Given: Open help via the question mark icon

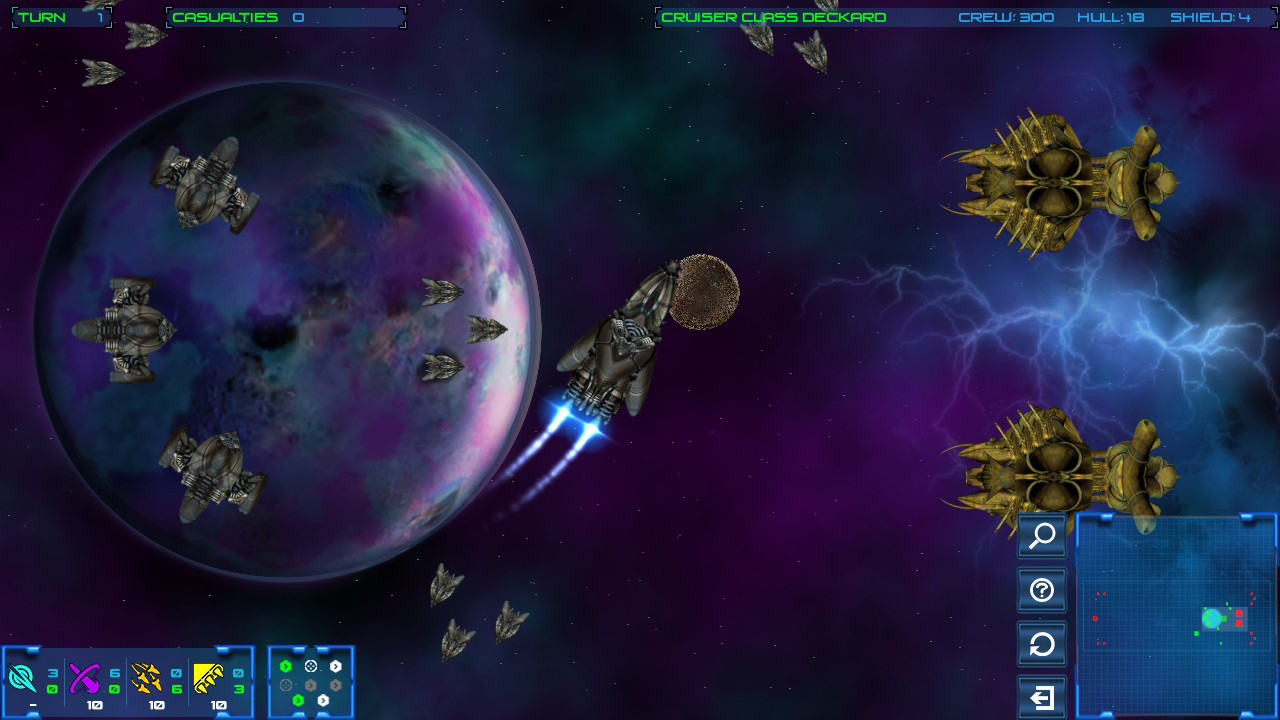Looking at the screenshot, I should (x=1041, y=591).
